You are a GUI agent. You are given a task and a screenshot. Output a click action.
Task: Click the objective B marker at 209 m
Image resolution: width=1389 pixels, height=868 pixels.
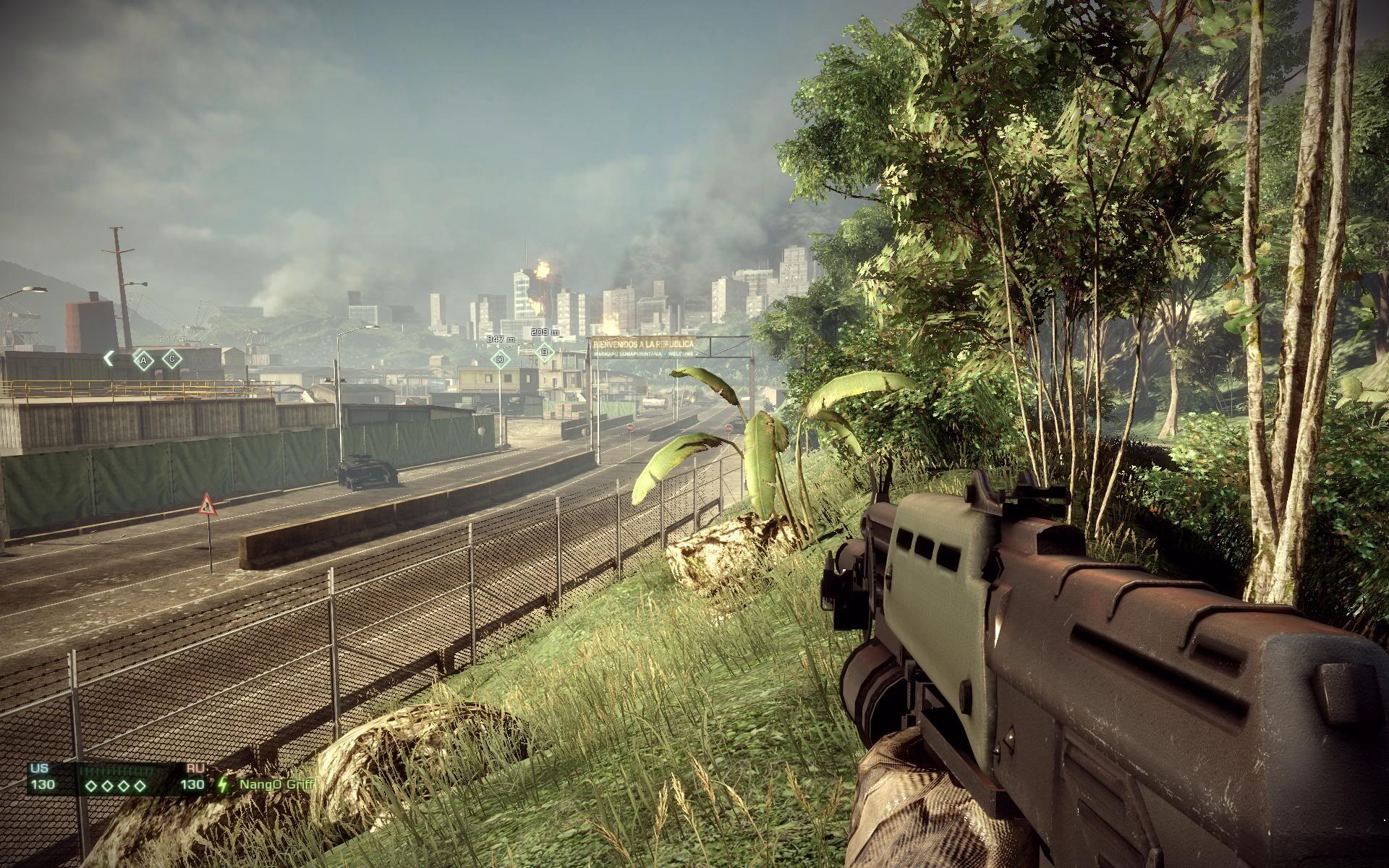(x=544, y=352)
